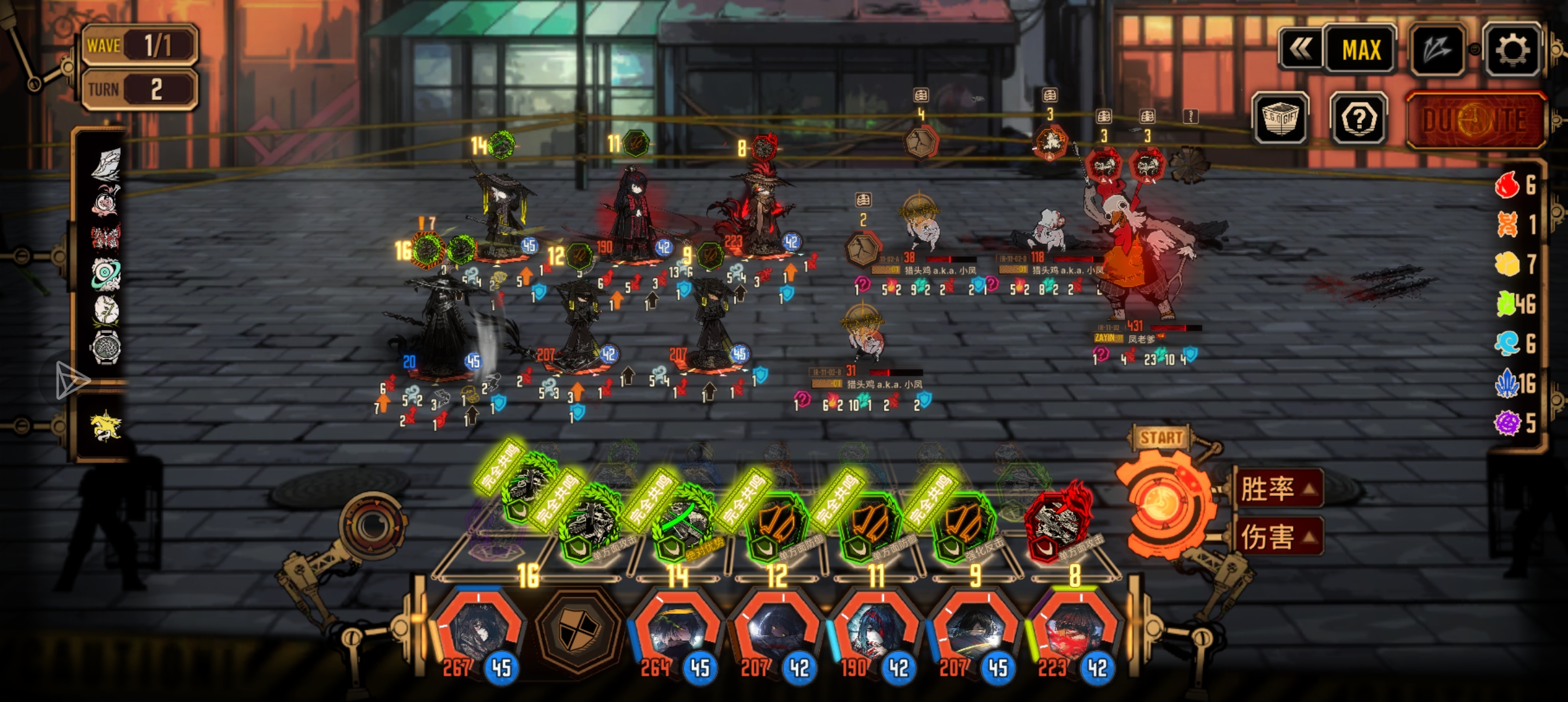Choose the 伤害 damage option

pyautogui.click(x=1279, y=537)
